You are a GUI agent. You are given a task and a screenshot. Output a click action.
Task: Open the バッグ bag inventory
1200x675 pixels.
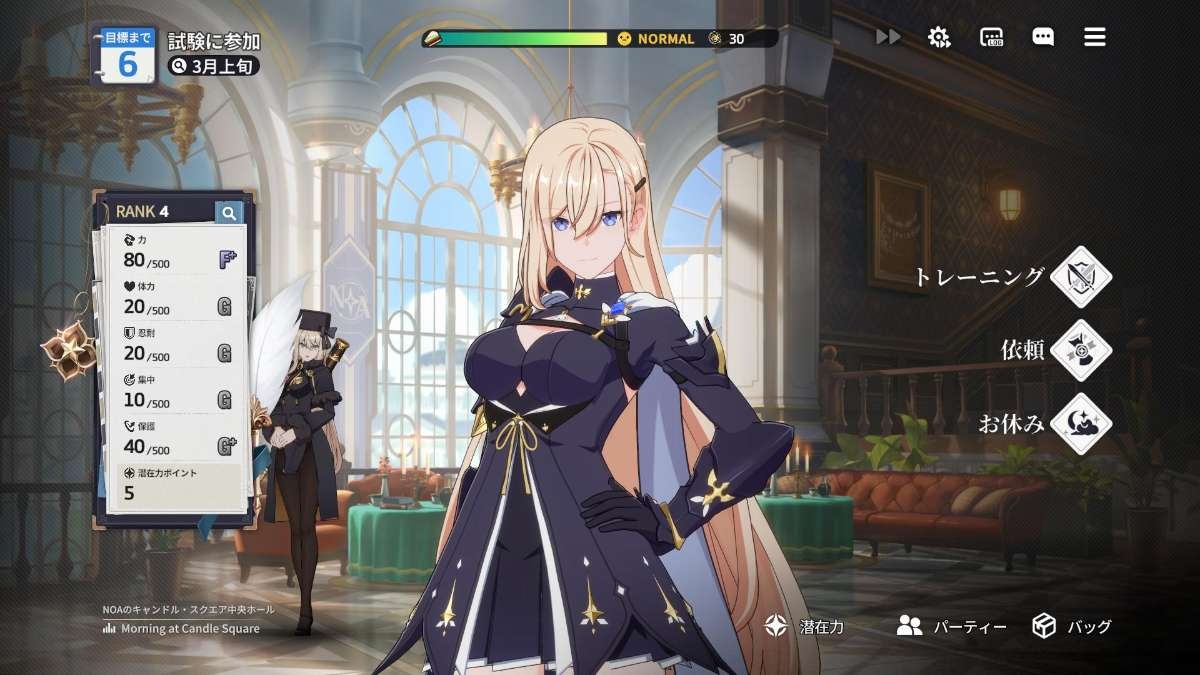click(x=1072, y=627)
